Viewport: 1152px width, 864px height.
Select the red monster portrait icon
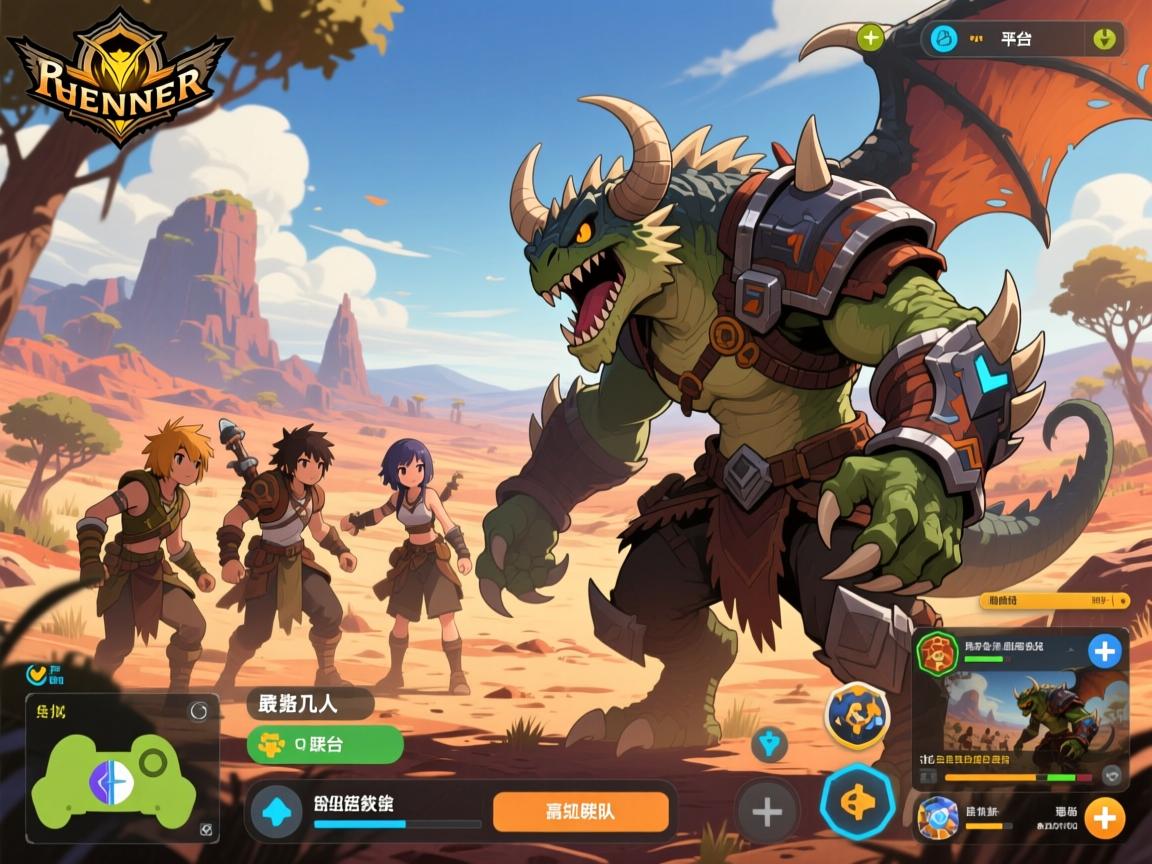coord(938,653)
